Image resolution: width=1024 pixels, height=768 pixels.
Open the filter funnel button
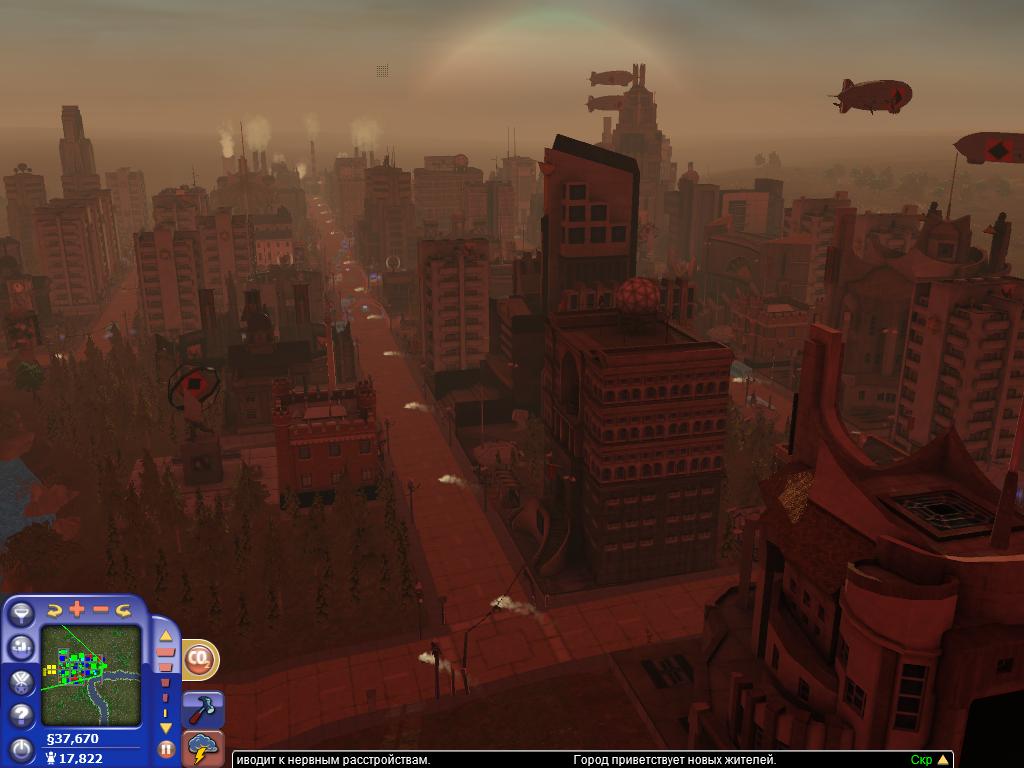tap(21, 615)
